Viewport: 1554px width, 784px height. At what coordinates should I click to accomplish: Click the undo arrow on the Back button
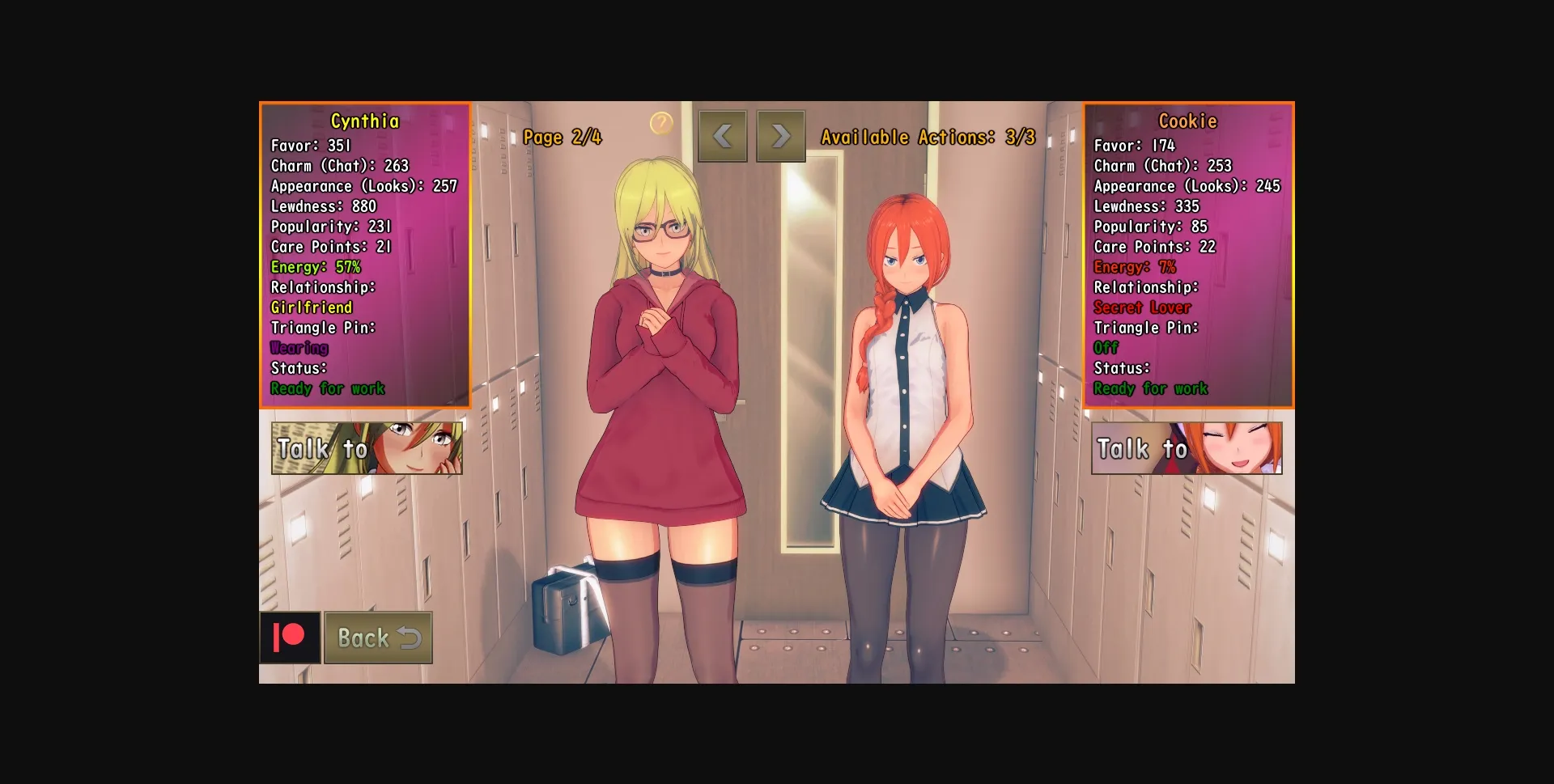click(x=410, y=638)
